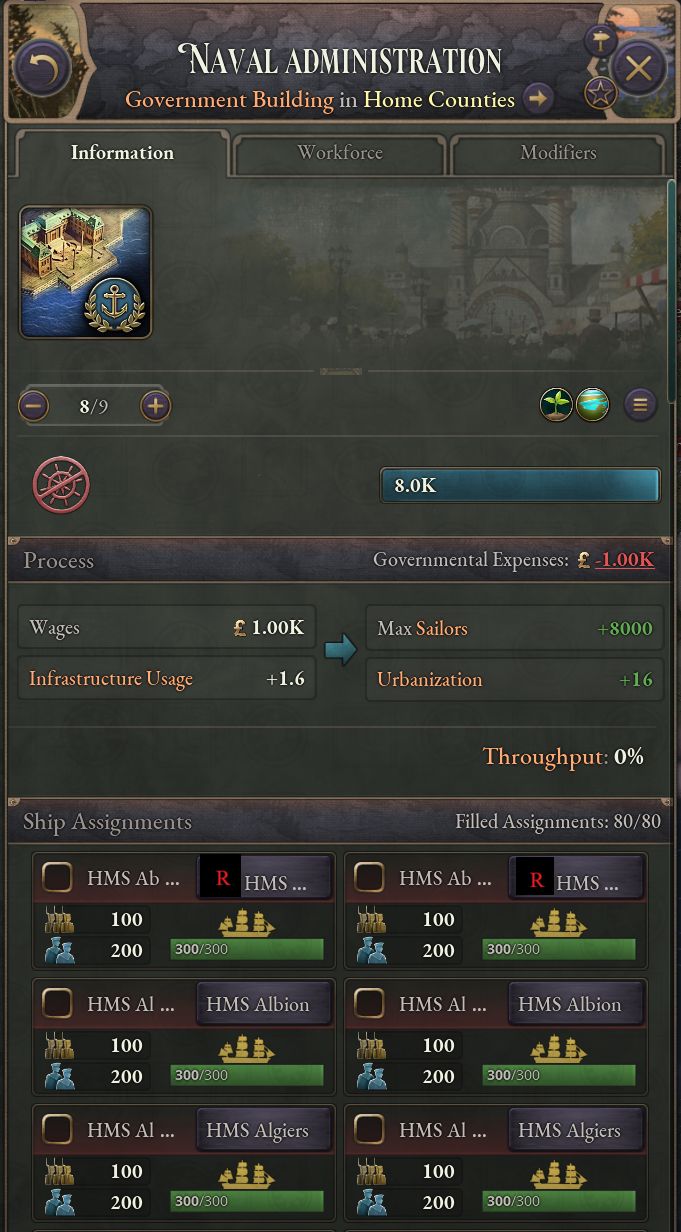The image size is (681, 1232).
Task: Go back using the return arrow button
Action: 42,68
